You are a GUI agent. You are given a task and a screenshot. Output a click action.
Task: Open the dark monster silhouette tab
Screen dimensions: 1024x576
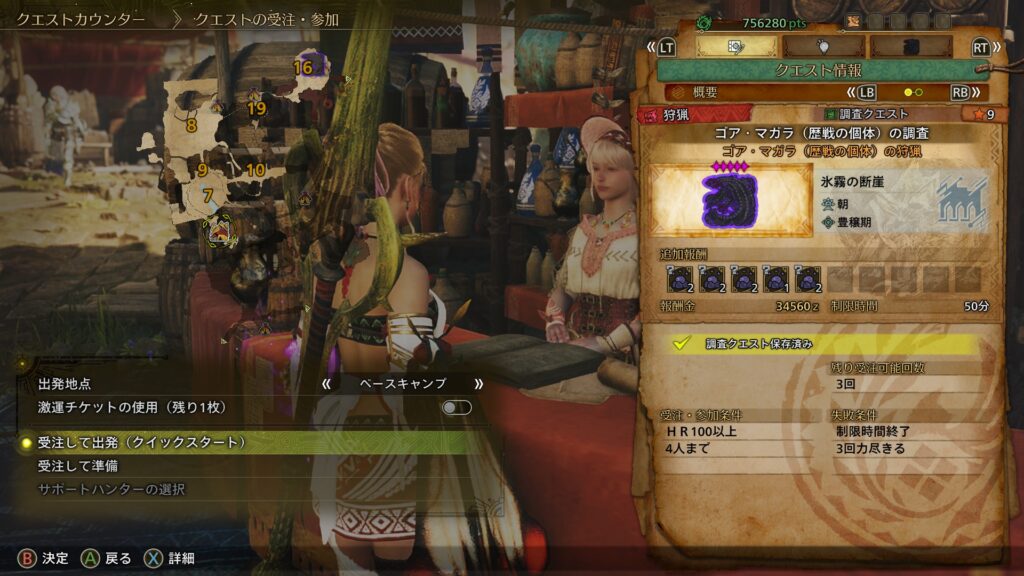pyautogui.click(x=910, y=46)
